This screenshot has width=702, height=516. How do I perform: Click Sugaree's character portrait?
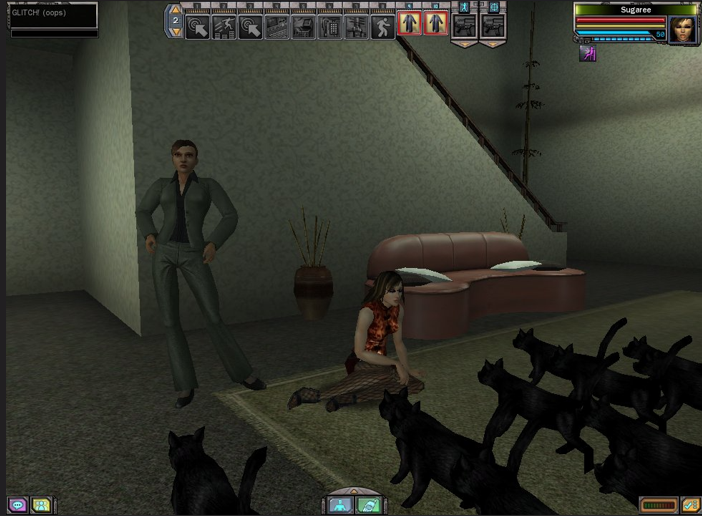tap(682, 28)
